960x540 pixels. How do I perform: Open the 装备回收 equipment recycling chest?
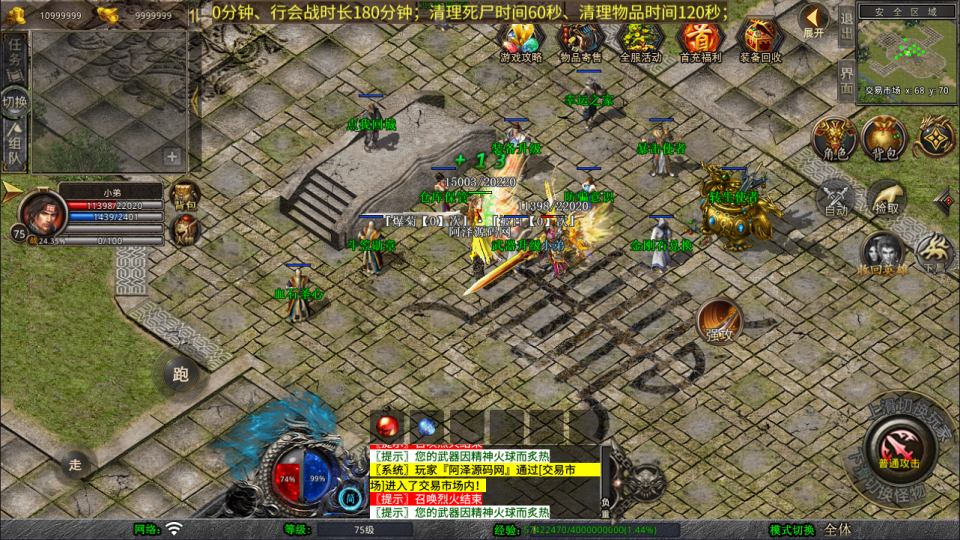tap(759, 41)
